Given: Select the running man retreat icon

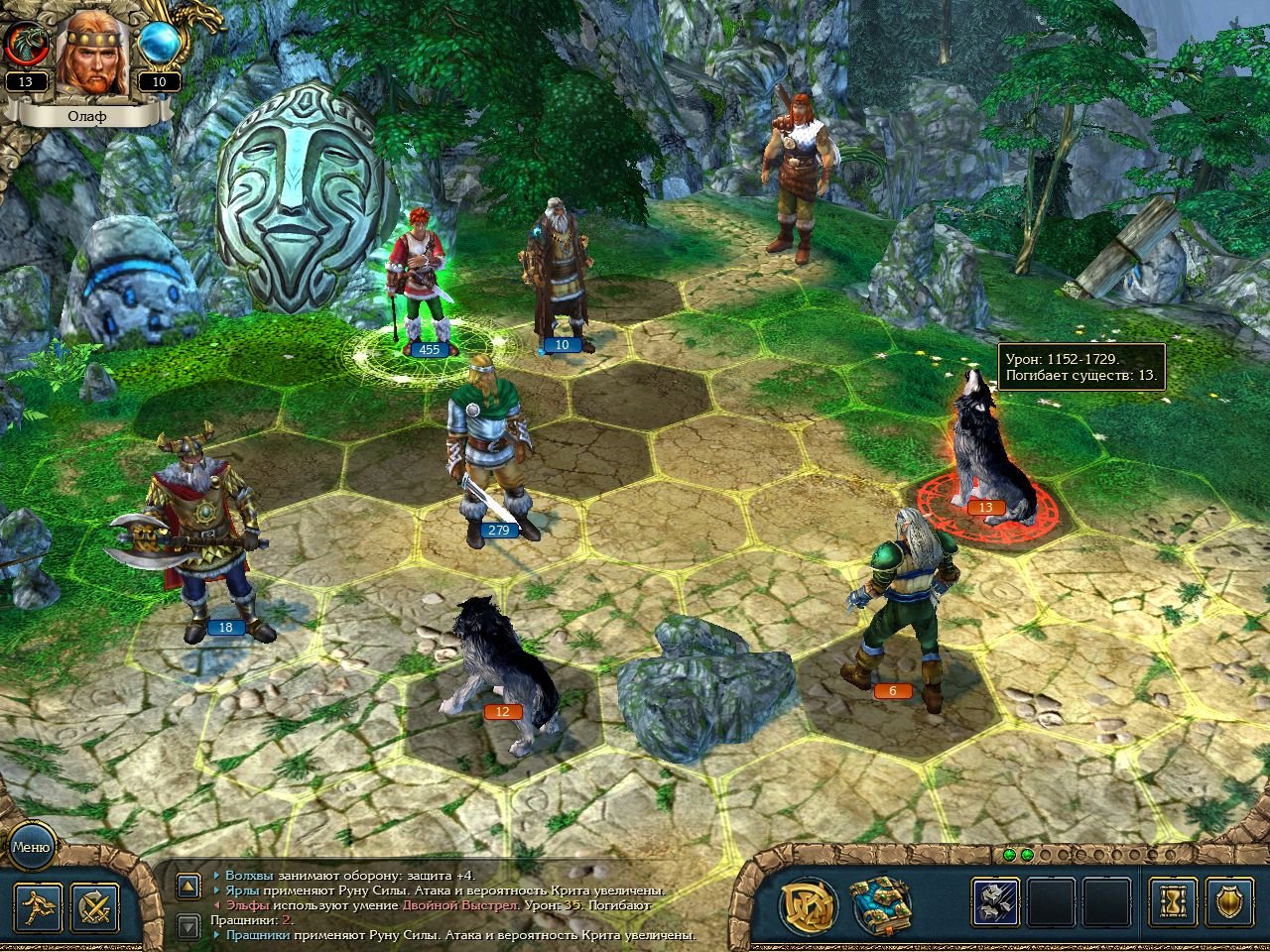Looking at the screenshot, I should click(38, 907).
